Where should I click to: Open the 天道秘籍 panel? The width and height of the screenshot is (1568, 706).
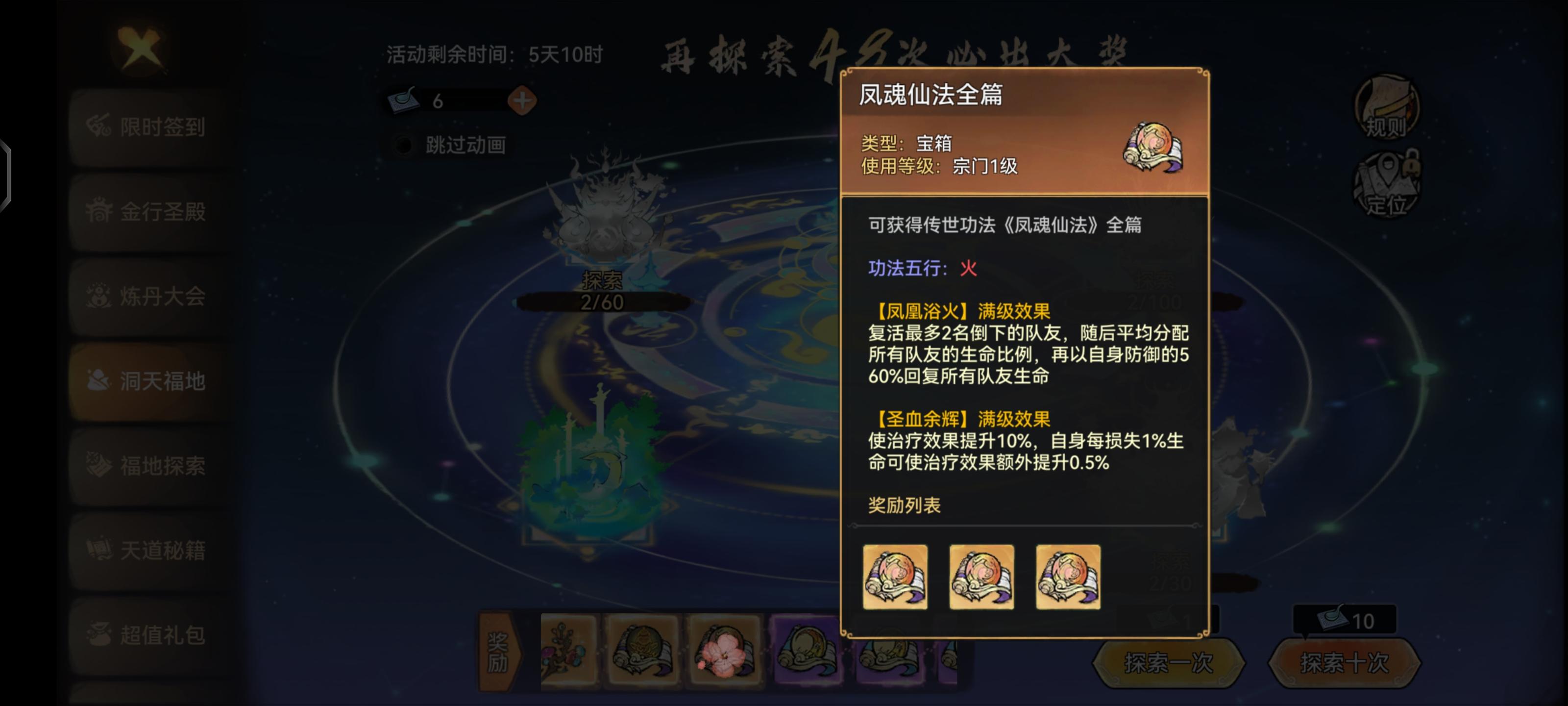(146, 550)
